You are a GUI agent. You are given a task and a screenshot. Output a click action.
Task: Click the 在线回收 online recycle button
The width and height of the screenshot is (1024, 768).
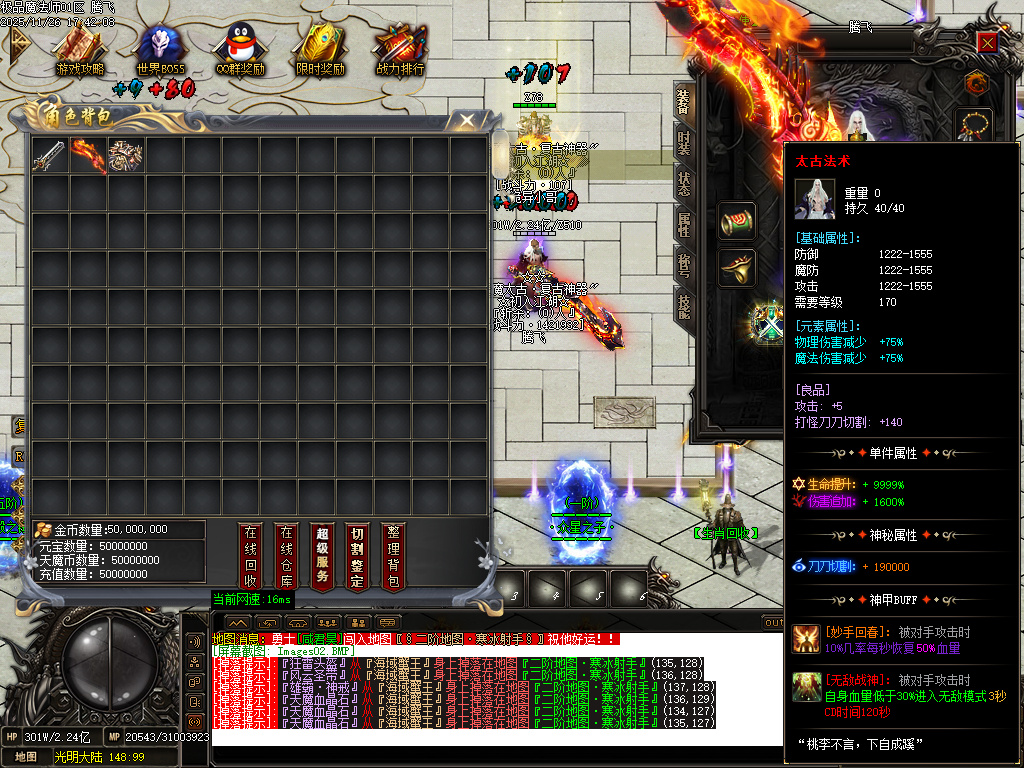[251, 556]
